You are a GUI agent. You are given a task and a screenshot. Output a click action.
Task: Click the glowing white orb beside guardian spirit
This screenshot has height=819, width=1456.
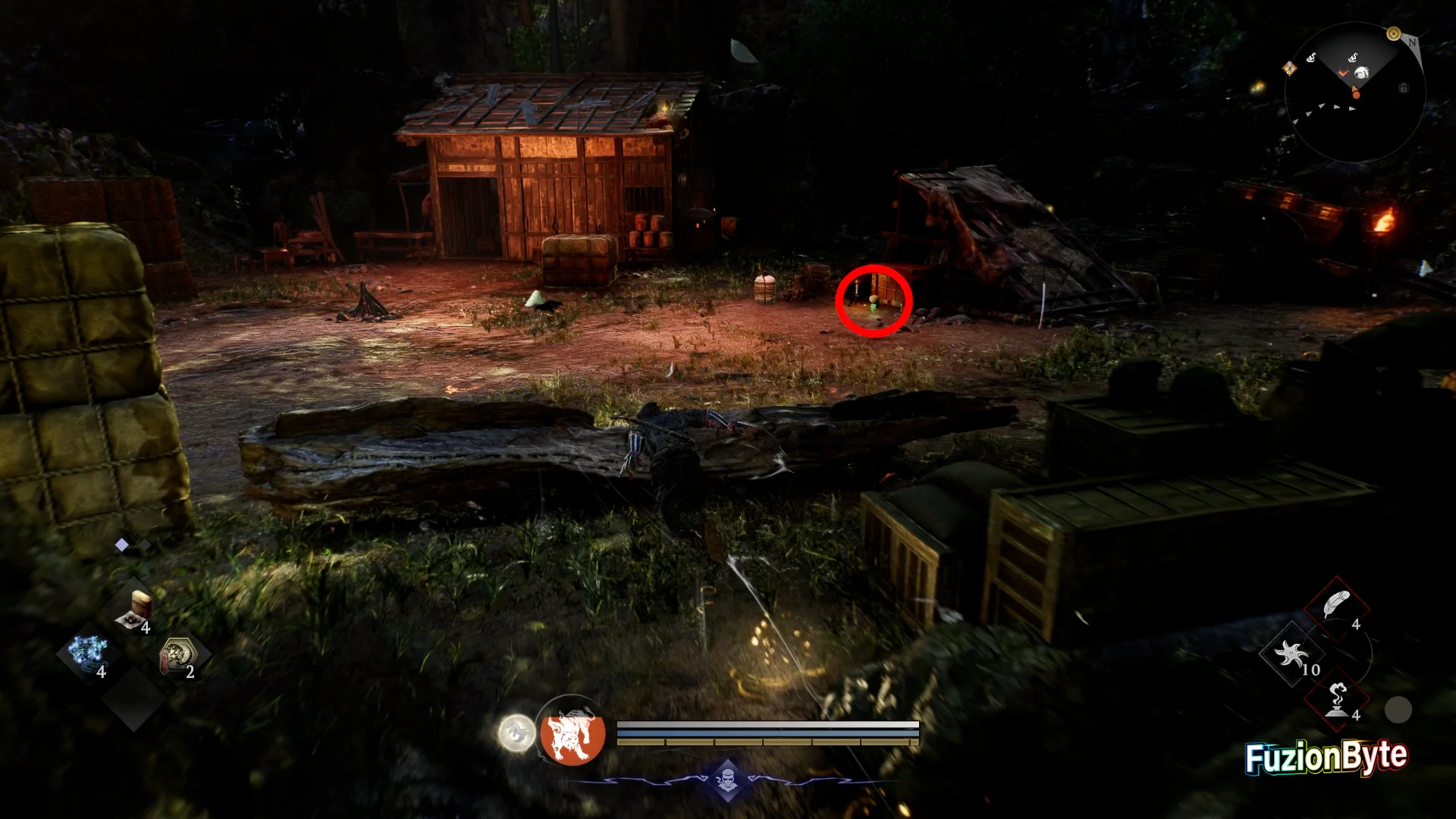click(x=516, y=733)
